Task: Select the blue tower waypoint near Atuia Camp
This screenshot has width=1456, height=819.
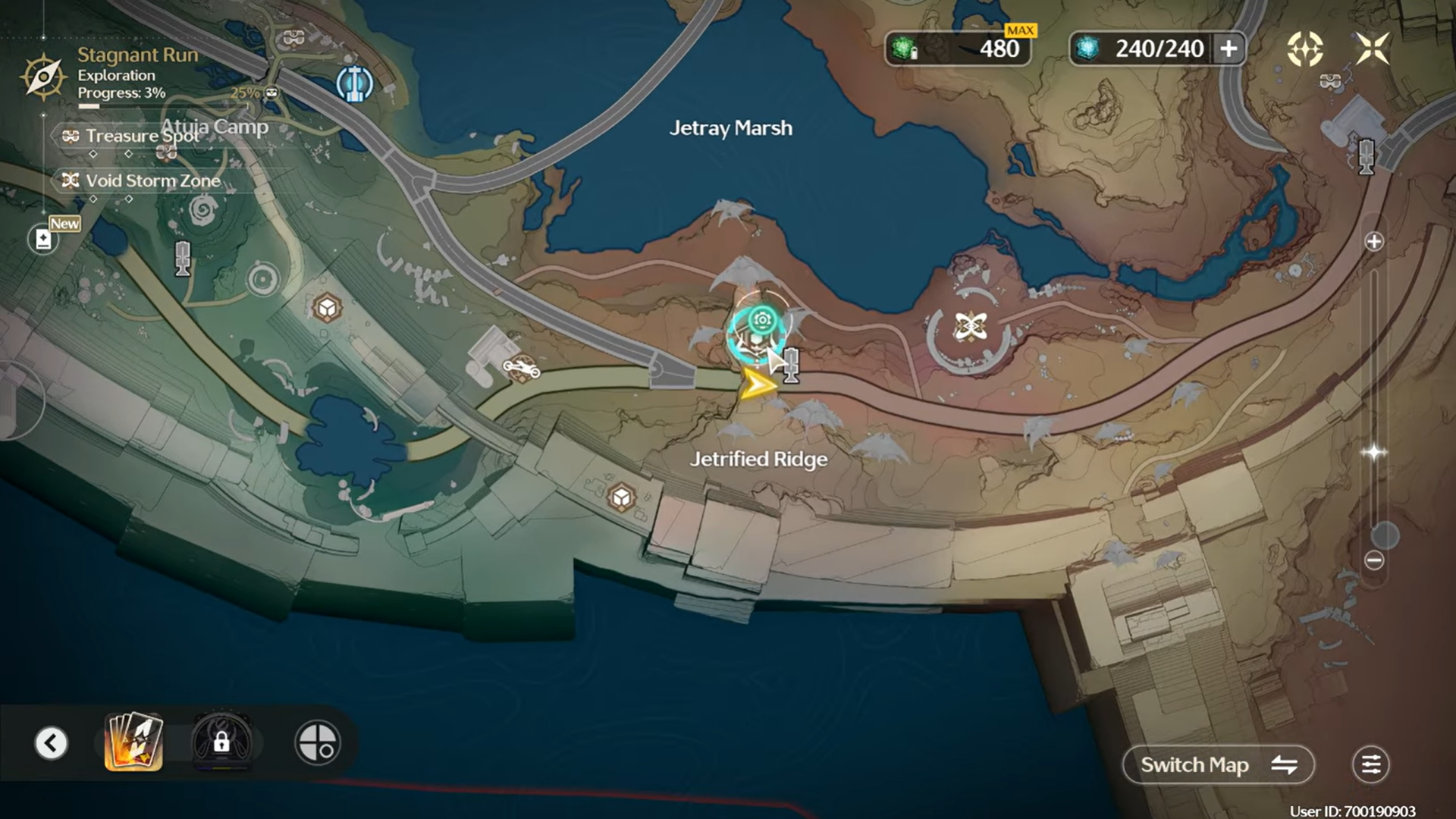Action: click(354, 83)
